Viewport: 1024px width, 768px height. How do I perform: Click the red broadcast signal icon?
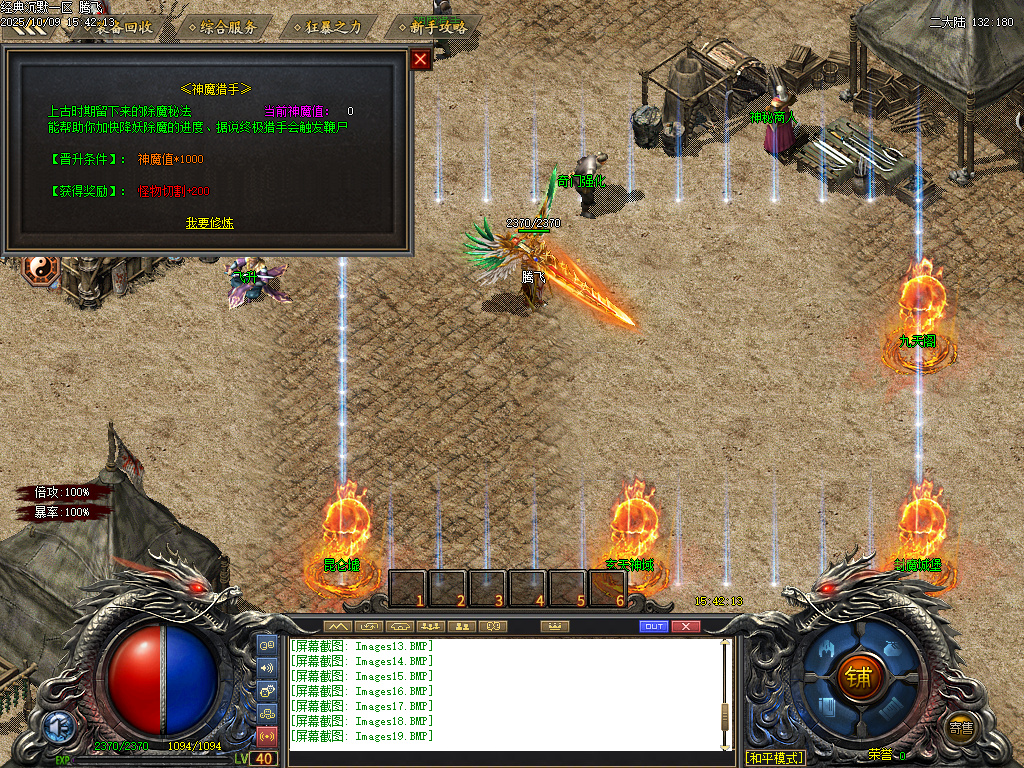[x=267, y=736]
